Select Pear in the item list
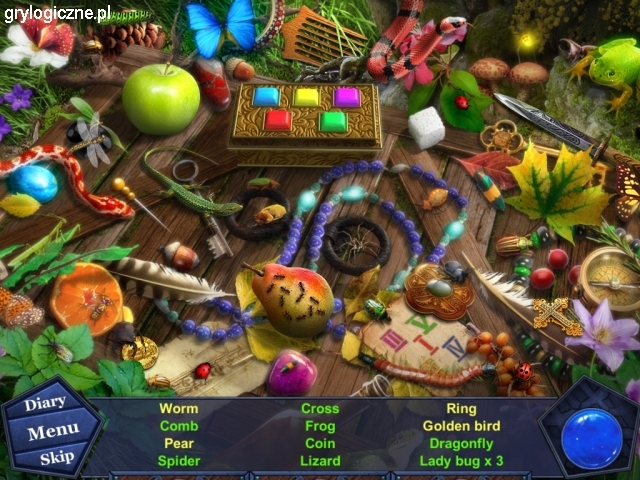The width and height of the screenshot is (640, 480). tap(178, 443)
